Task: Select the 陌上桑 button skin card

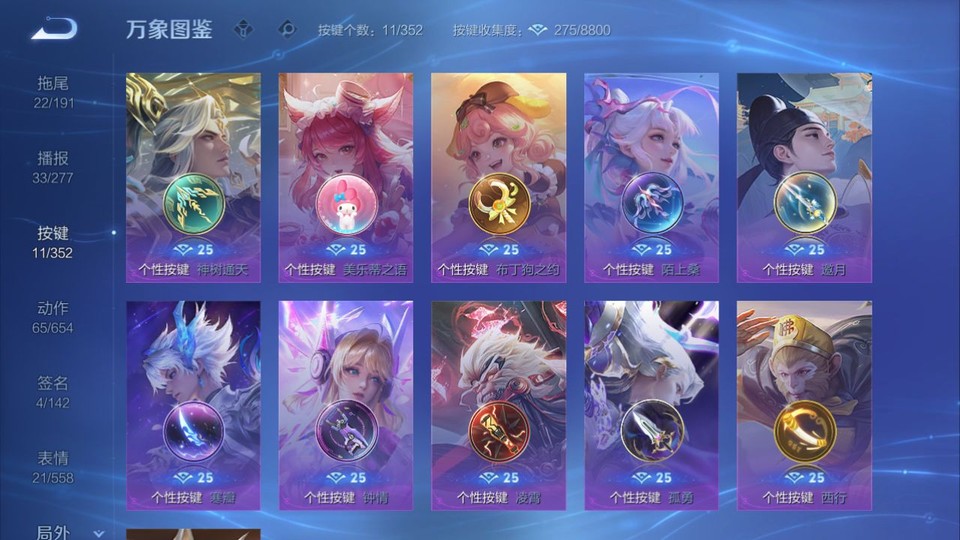Action: pos(651,177)
